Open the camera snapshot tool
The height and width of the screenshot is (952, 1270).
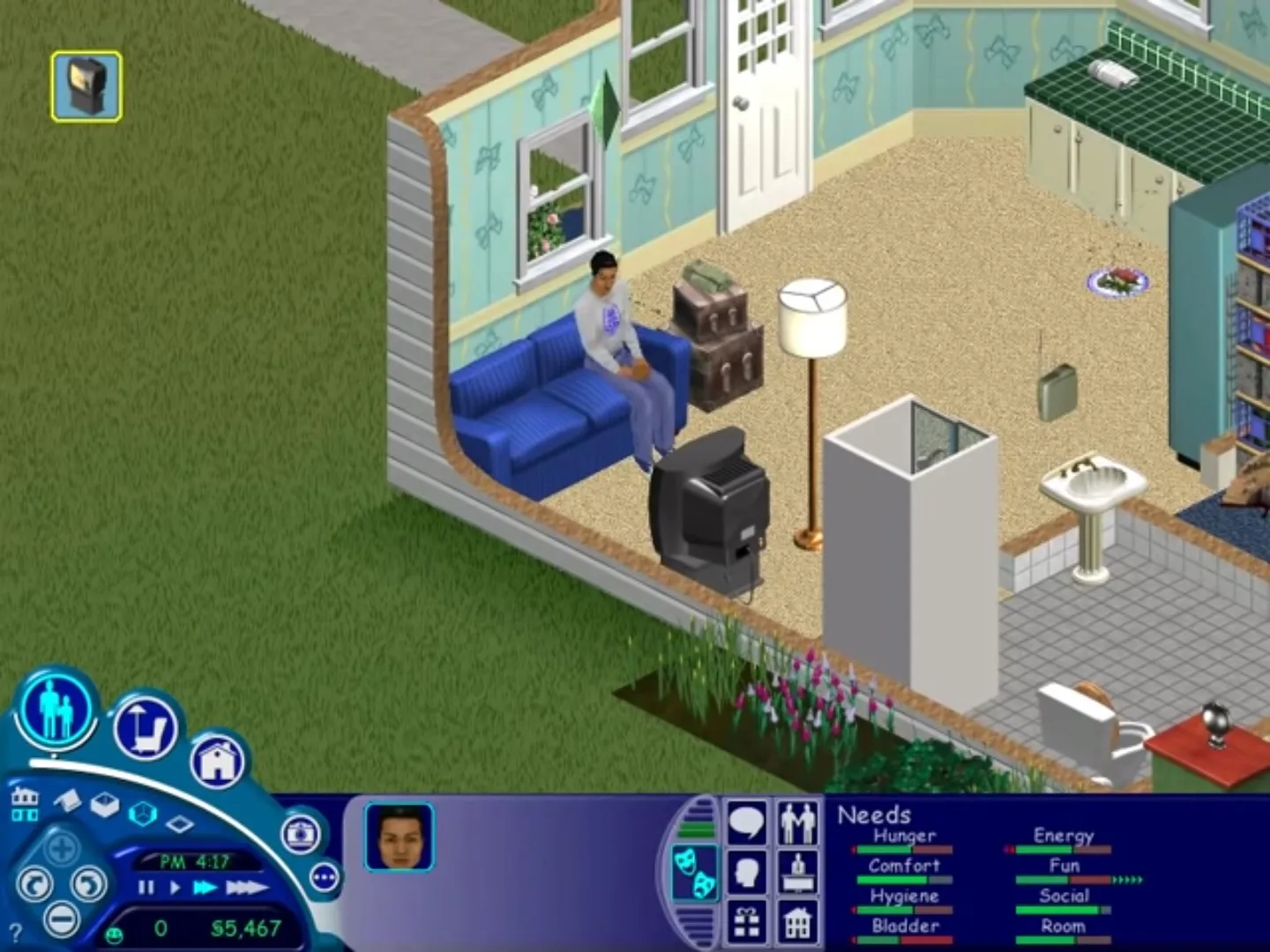click(301, 835)
